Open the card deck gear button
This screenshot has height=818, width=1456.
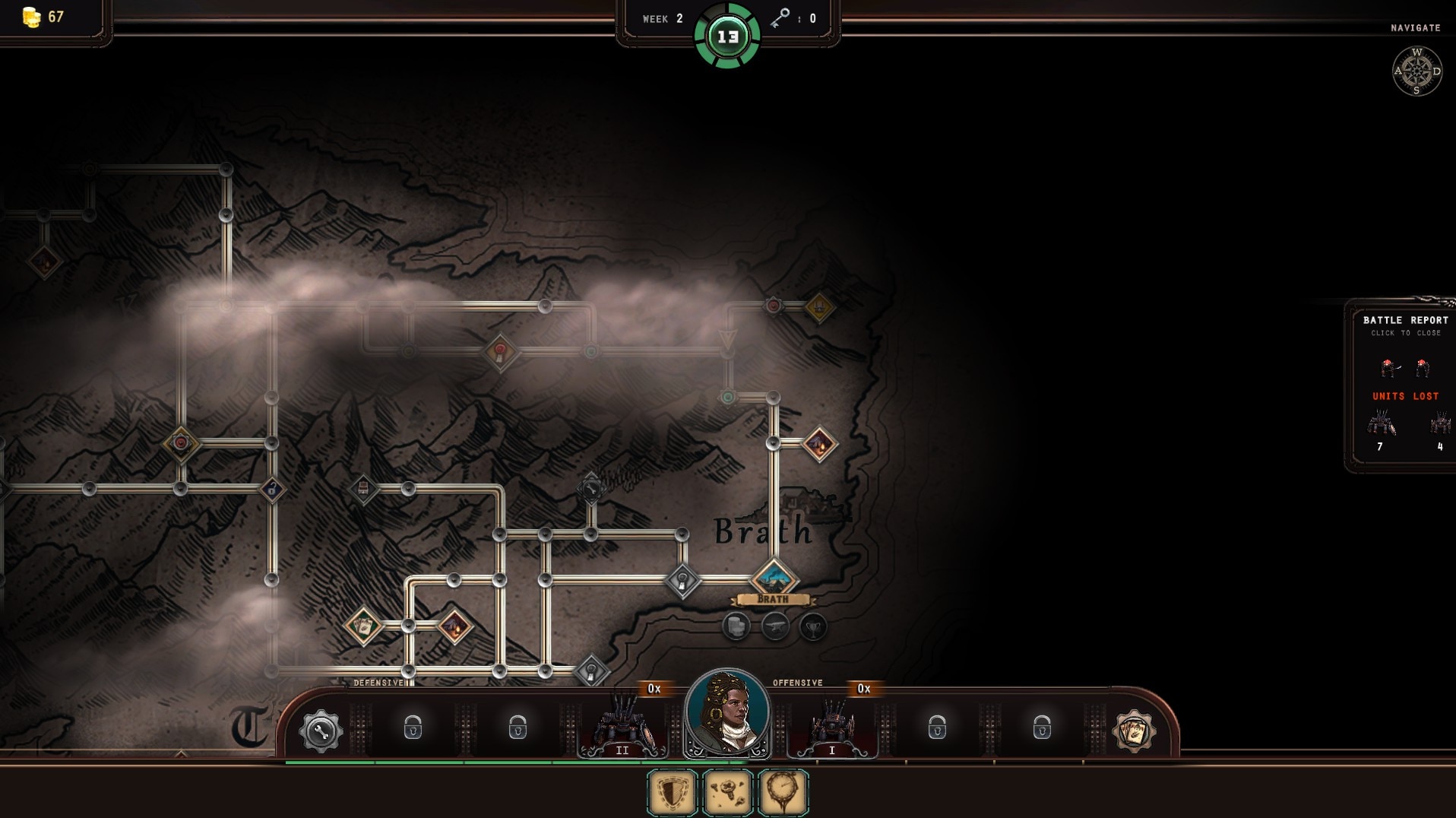click(1133, 731)
